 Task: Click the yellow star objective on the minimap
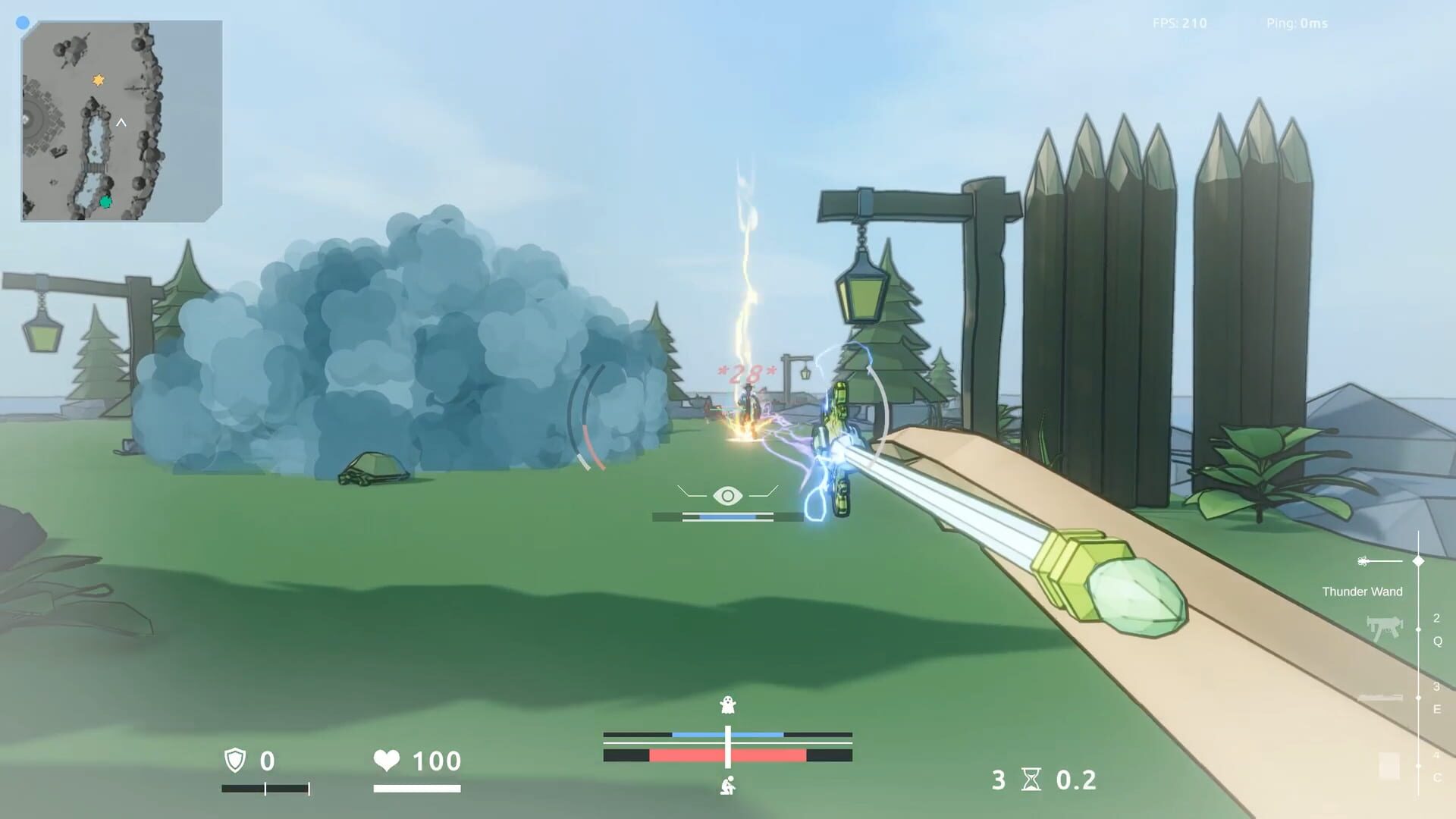click(x=97, y=79)
